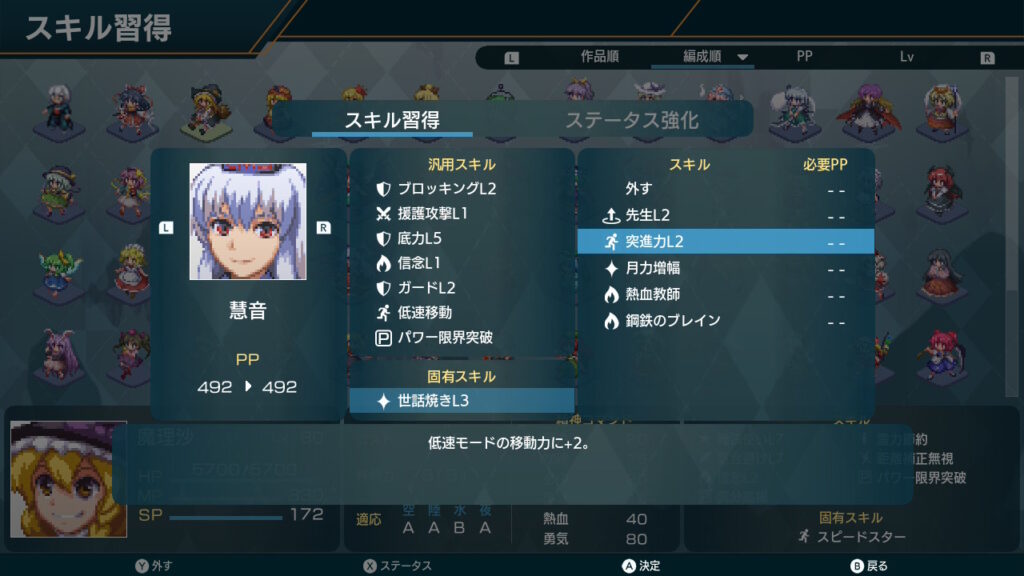Switch to the ステータス強化 tab

(631, 121)
